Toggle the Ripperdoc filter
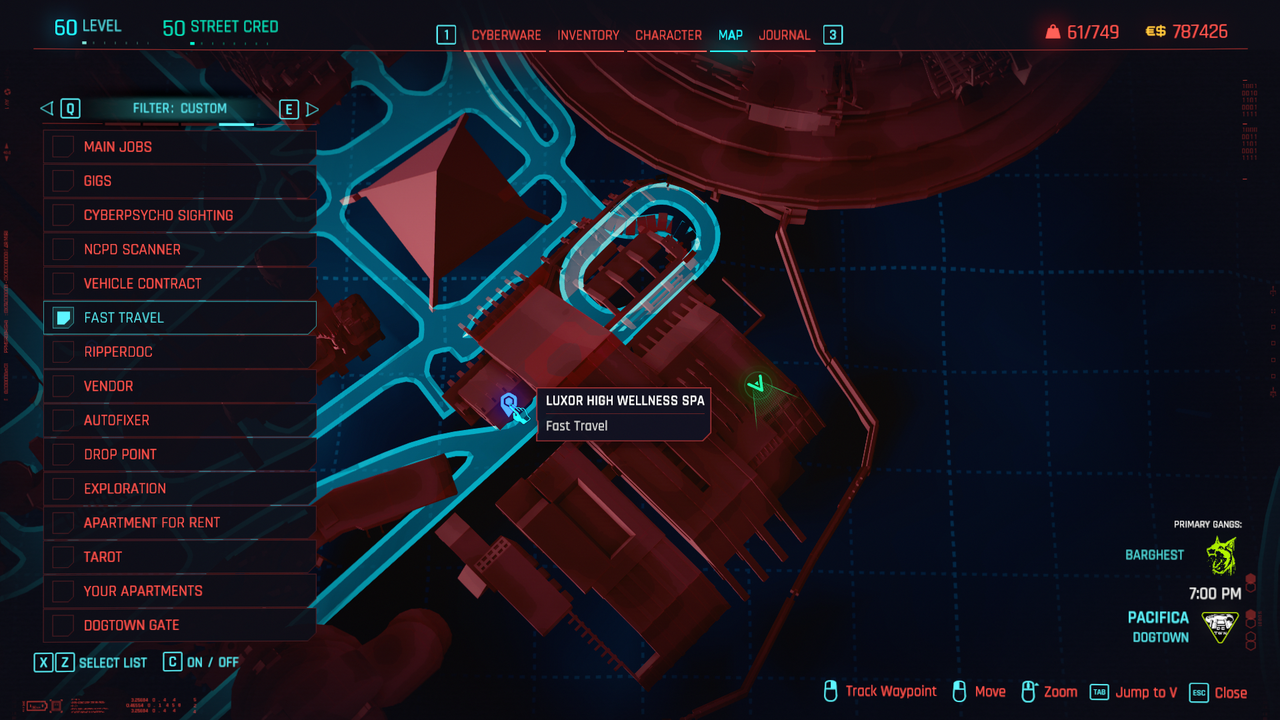This screenshot has width=1280, height=720. [63, 352]
